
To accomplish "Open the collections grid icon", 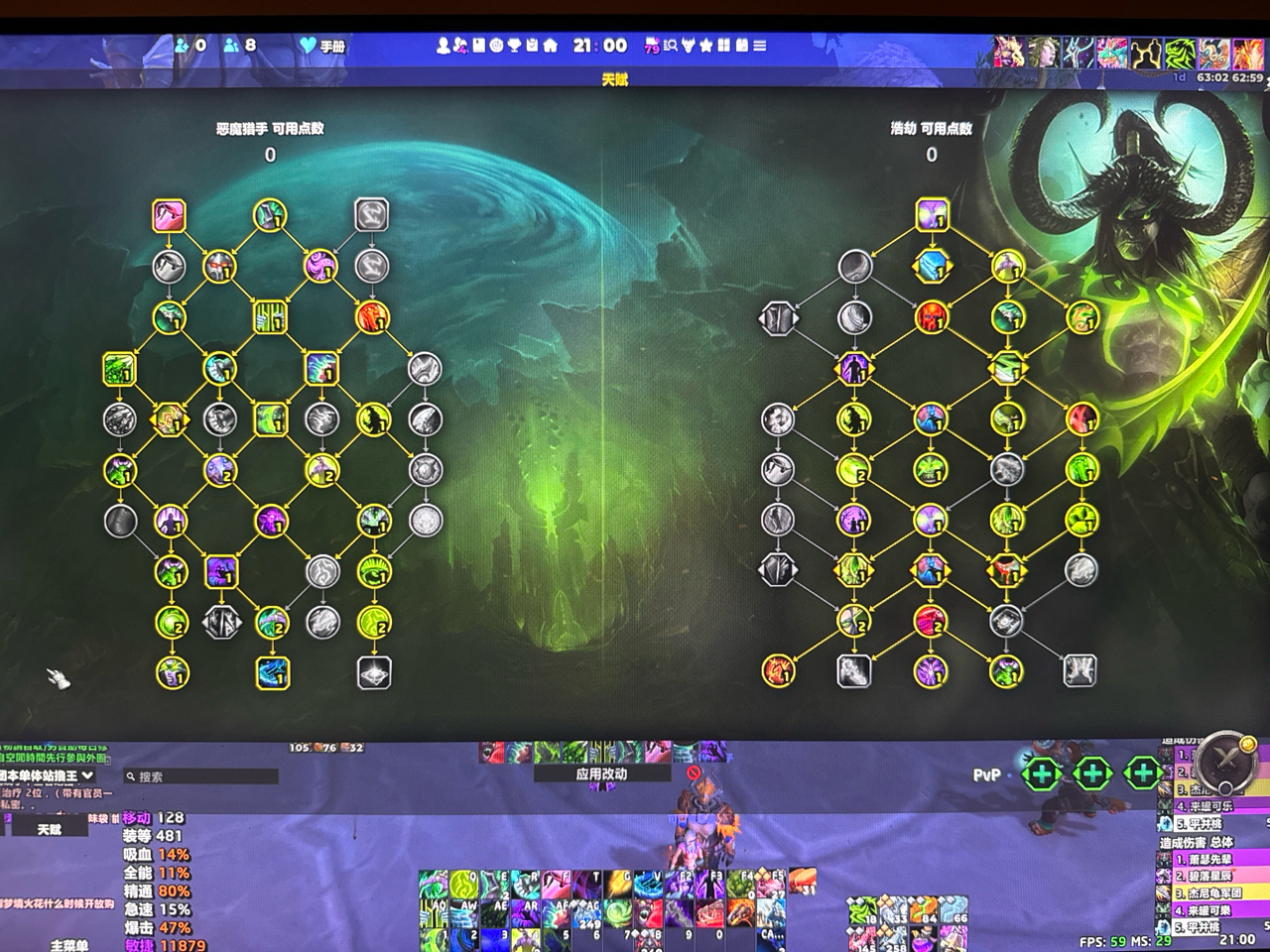I will coord(724,45).
